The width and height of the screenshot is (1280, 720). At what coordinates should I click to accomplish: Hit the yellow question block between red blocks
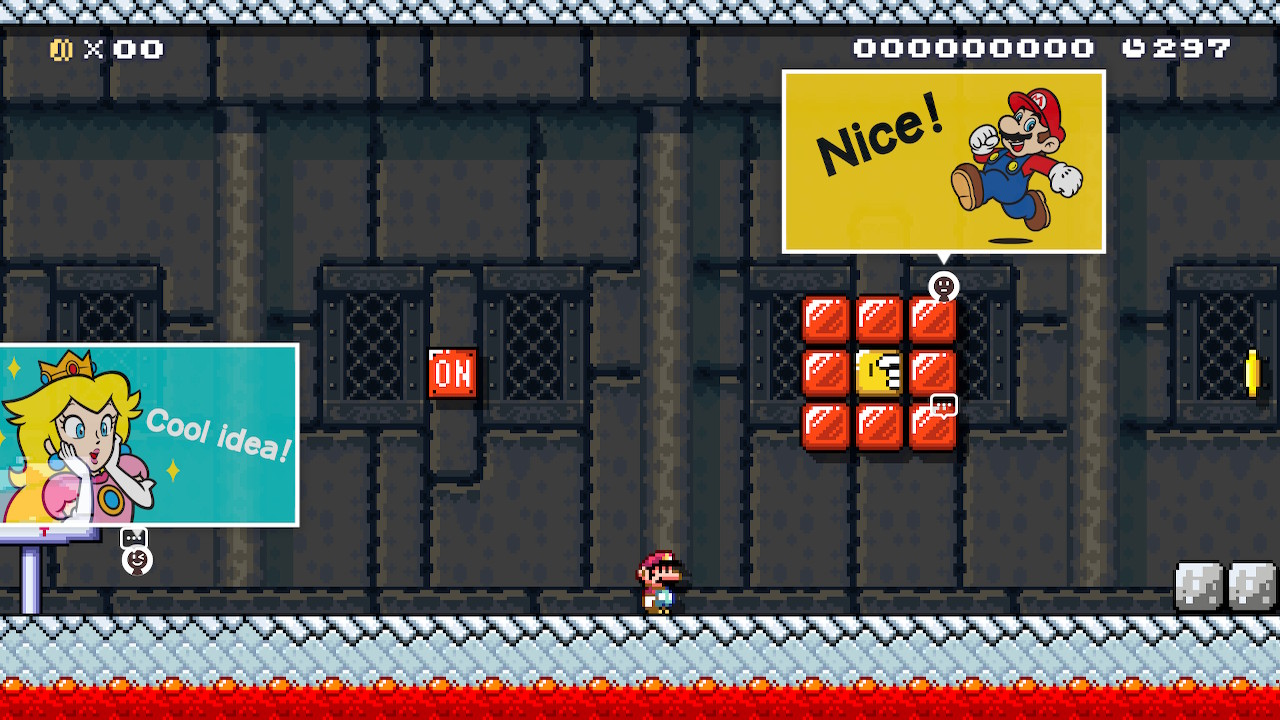click(x=878, y=372)
